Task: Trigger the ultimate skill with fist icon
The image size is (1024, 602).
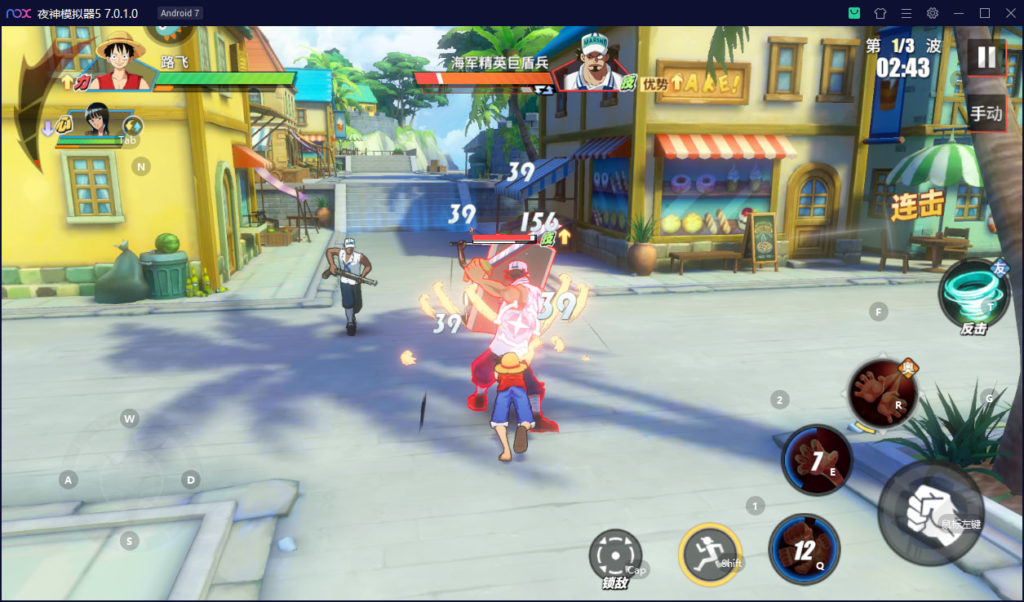Action: point(882,393)
